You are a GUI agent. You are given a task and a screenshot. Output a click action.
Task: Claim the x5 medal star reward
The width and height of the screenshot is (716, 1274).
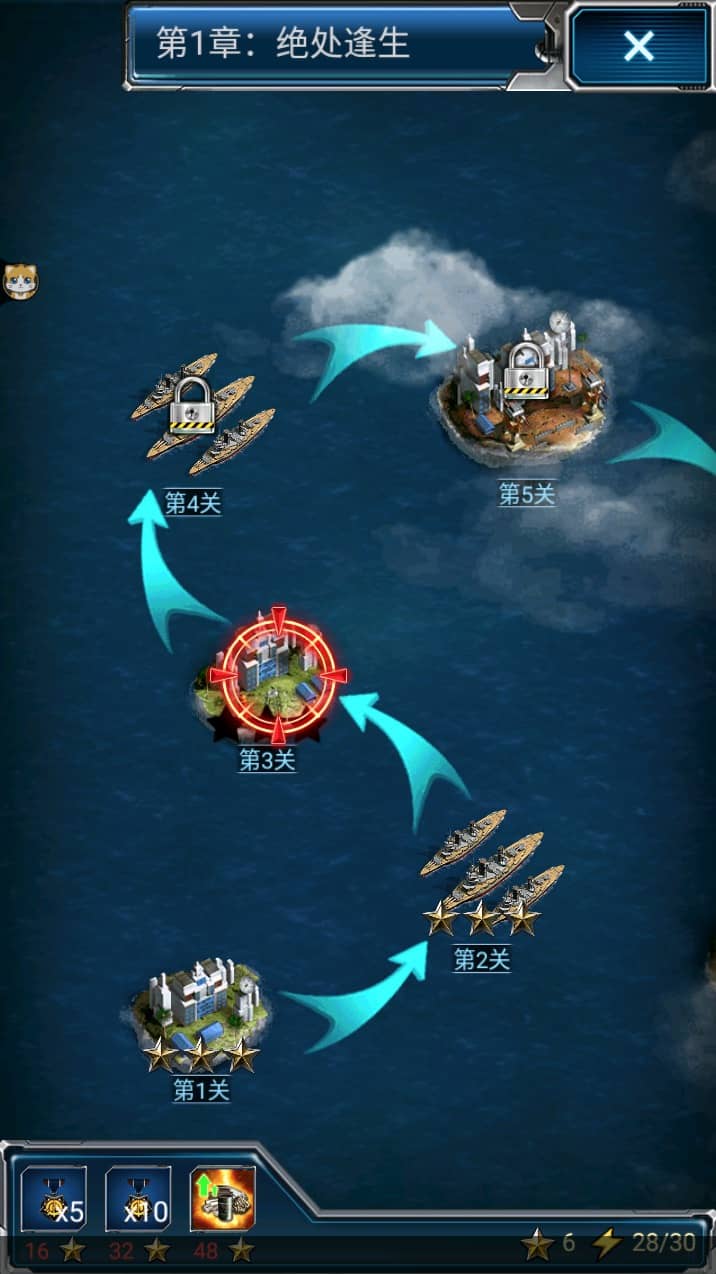click(x=54, y=1199)
